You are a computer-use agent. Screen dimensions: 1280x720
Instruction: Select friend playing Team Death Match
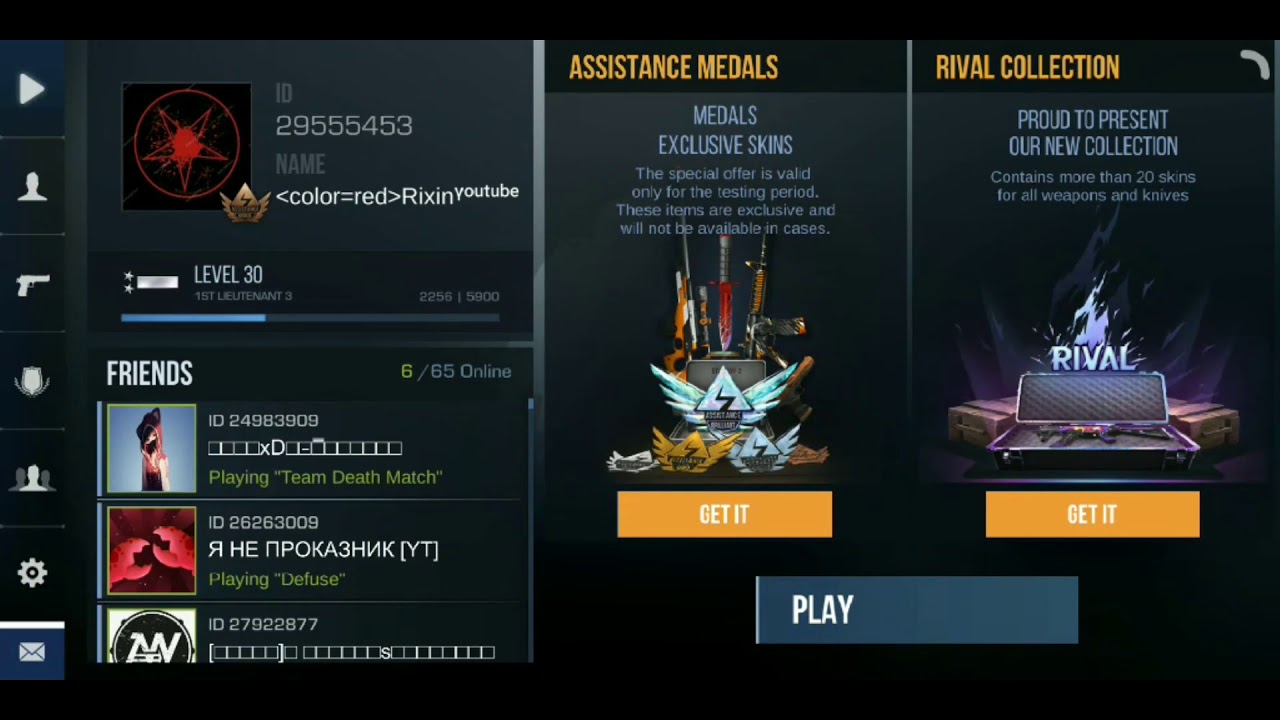315,449
